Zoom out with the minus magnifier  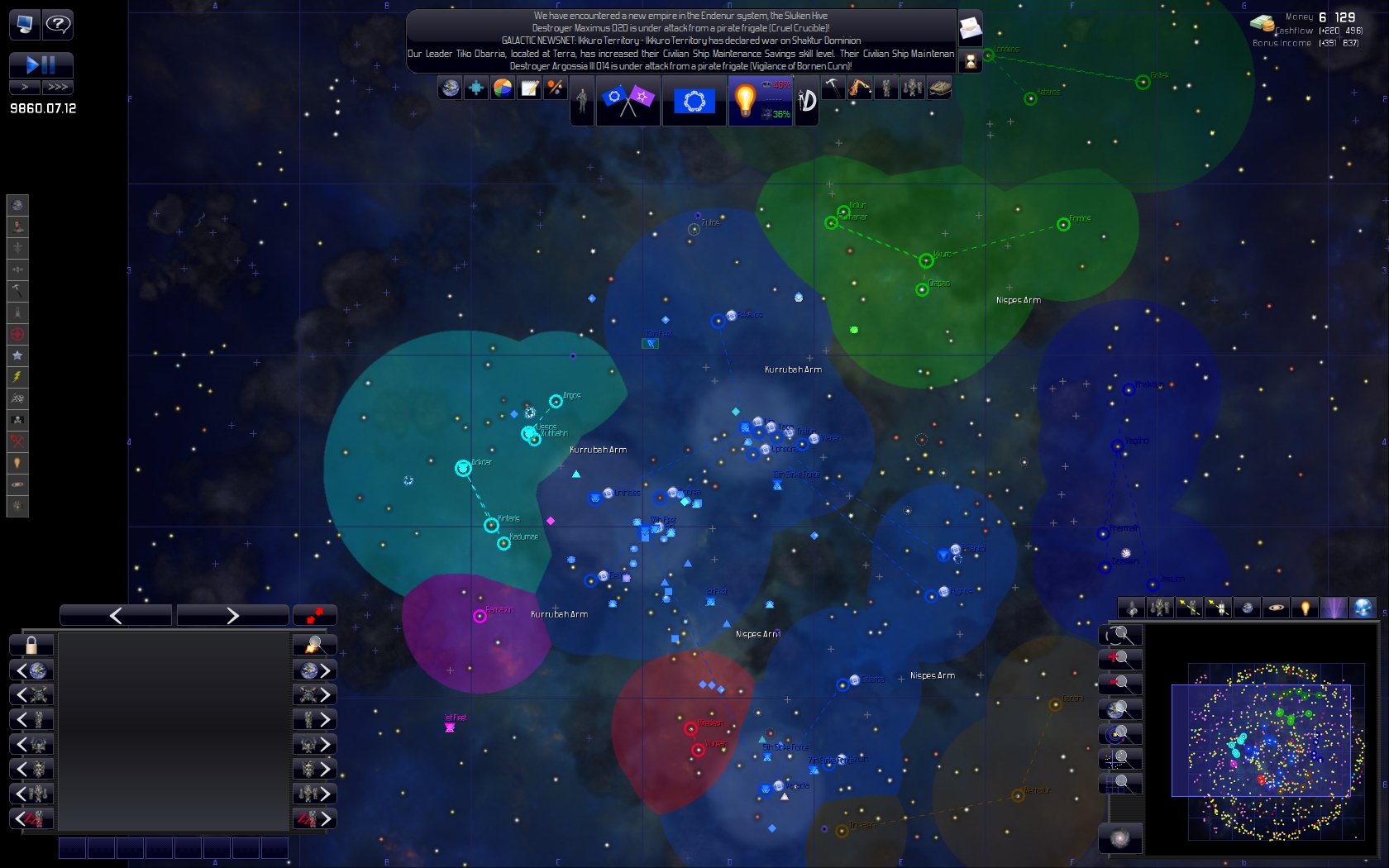coord(1120,684)
